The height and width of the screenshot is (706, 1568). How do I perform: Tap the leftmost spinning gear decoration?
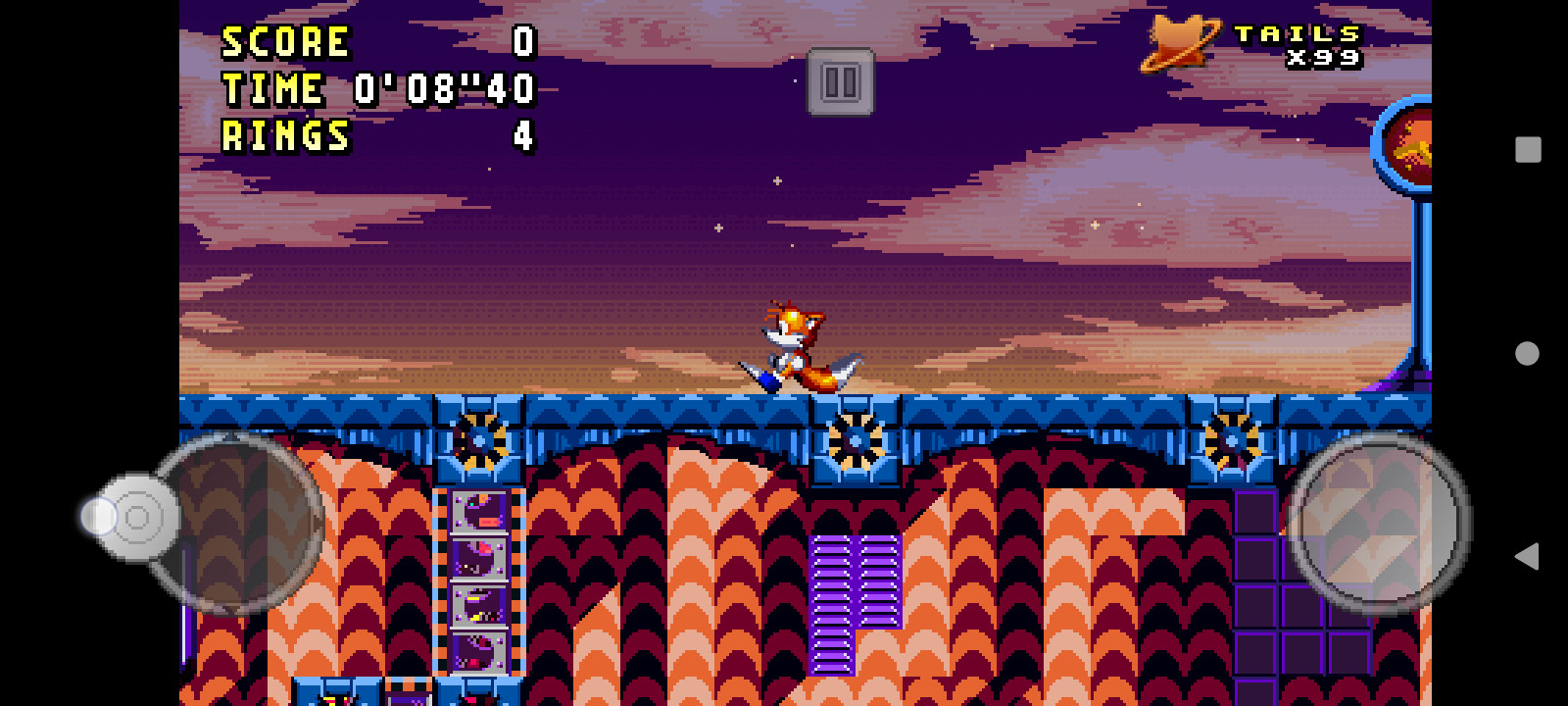477,441
